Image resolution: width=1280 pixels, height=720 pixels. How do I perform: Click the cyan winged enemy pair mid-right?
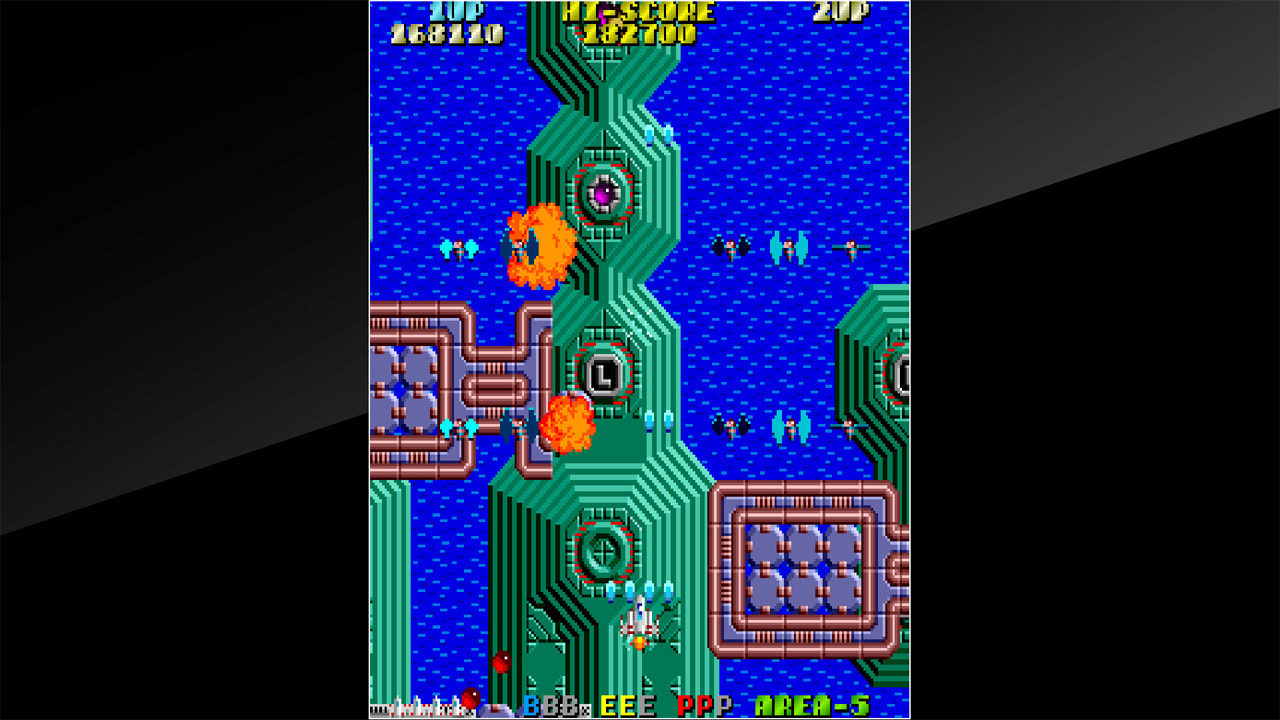click(793, 430)
